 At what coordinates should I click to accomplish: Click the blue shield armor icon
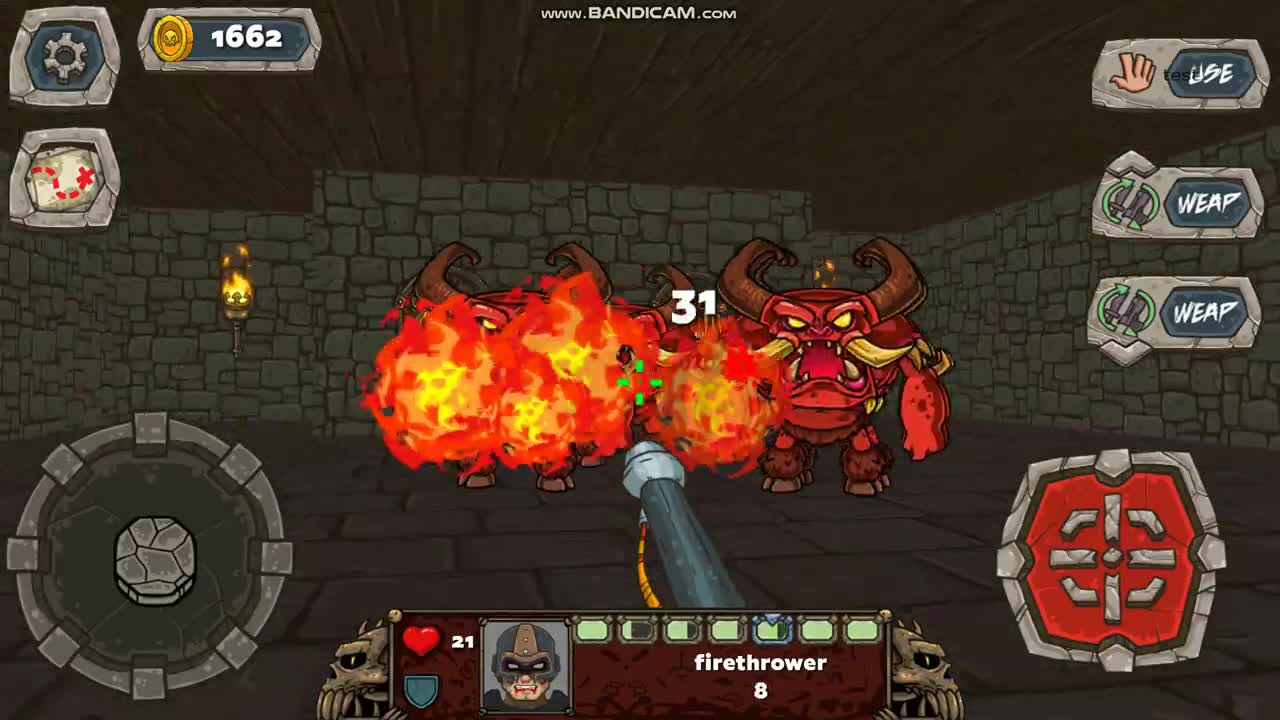point(423,687)
